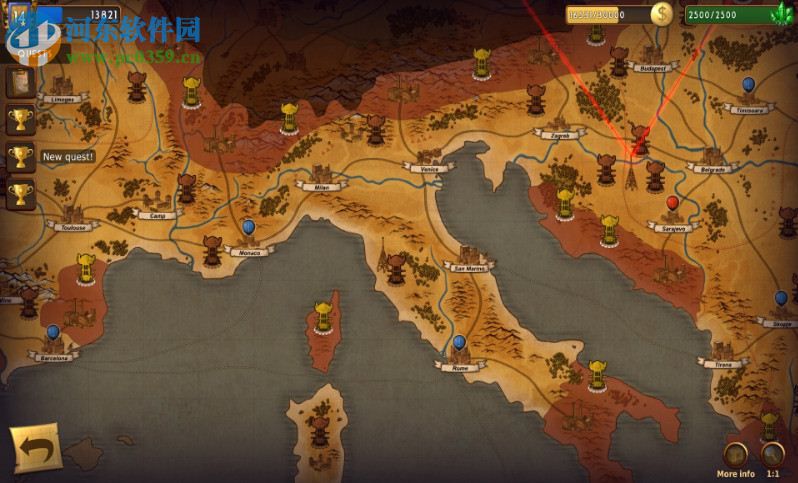Select the blue pin above Timisoara

pyautogui.click(x=749, y=85)
